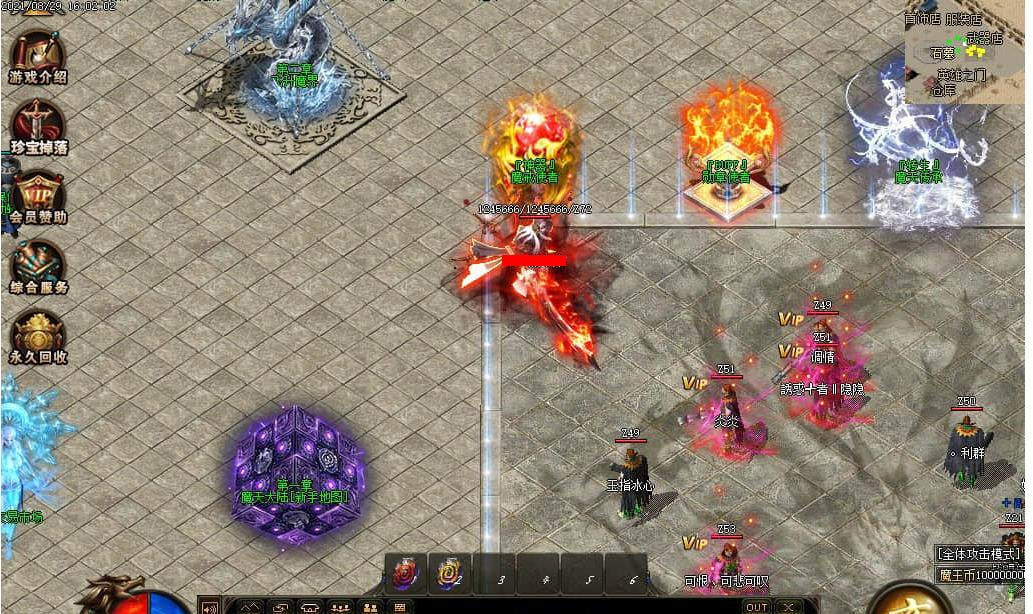
Task: Toggle the 全体攻击模式 attack mode label
Action: [980, 553]
